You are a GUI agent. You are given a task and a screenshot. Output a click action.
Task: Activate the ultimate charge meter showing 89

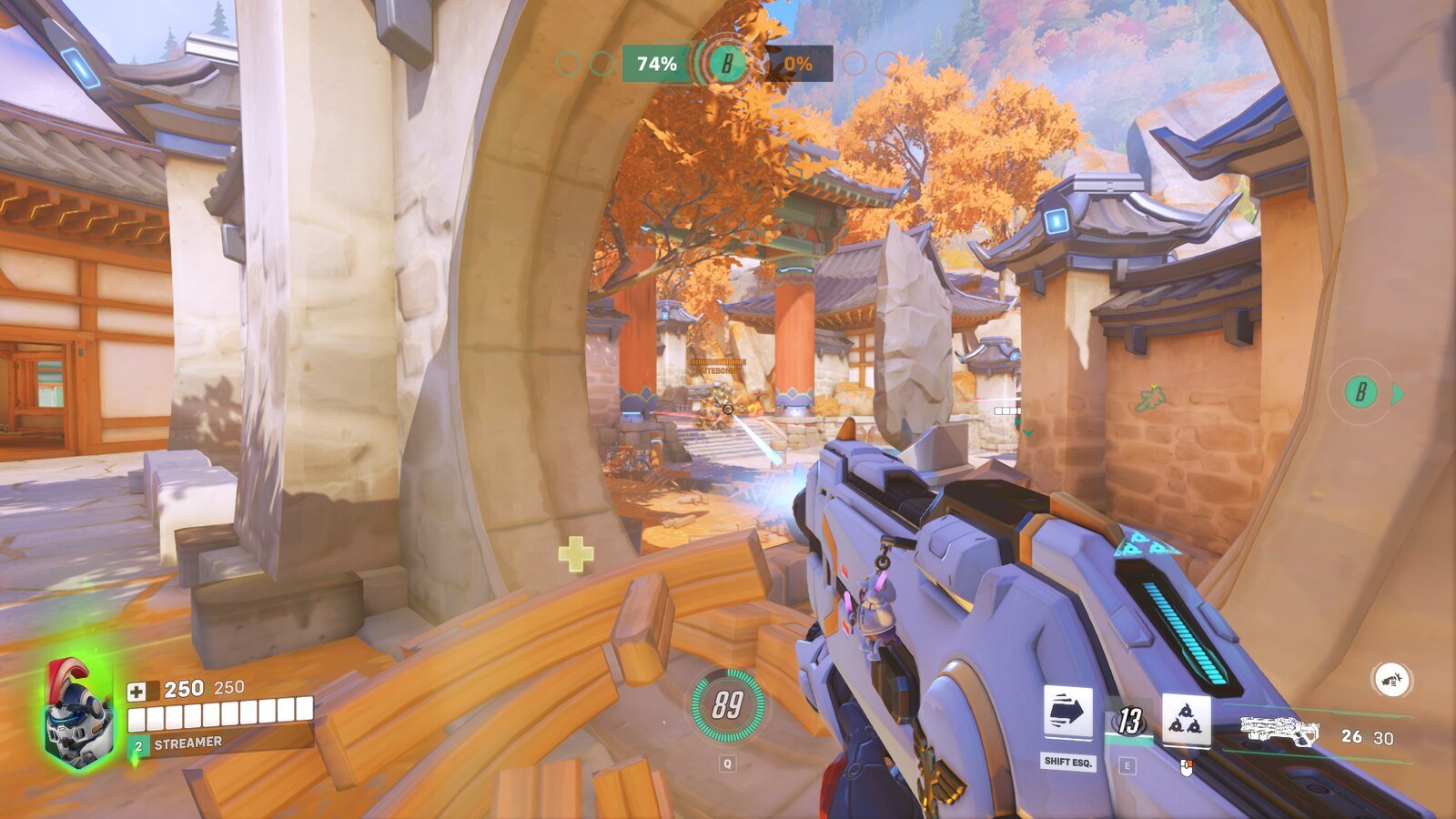coord(726,705)
